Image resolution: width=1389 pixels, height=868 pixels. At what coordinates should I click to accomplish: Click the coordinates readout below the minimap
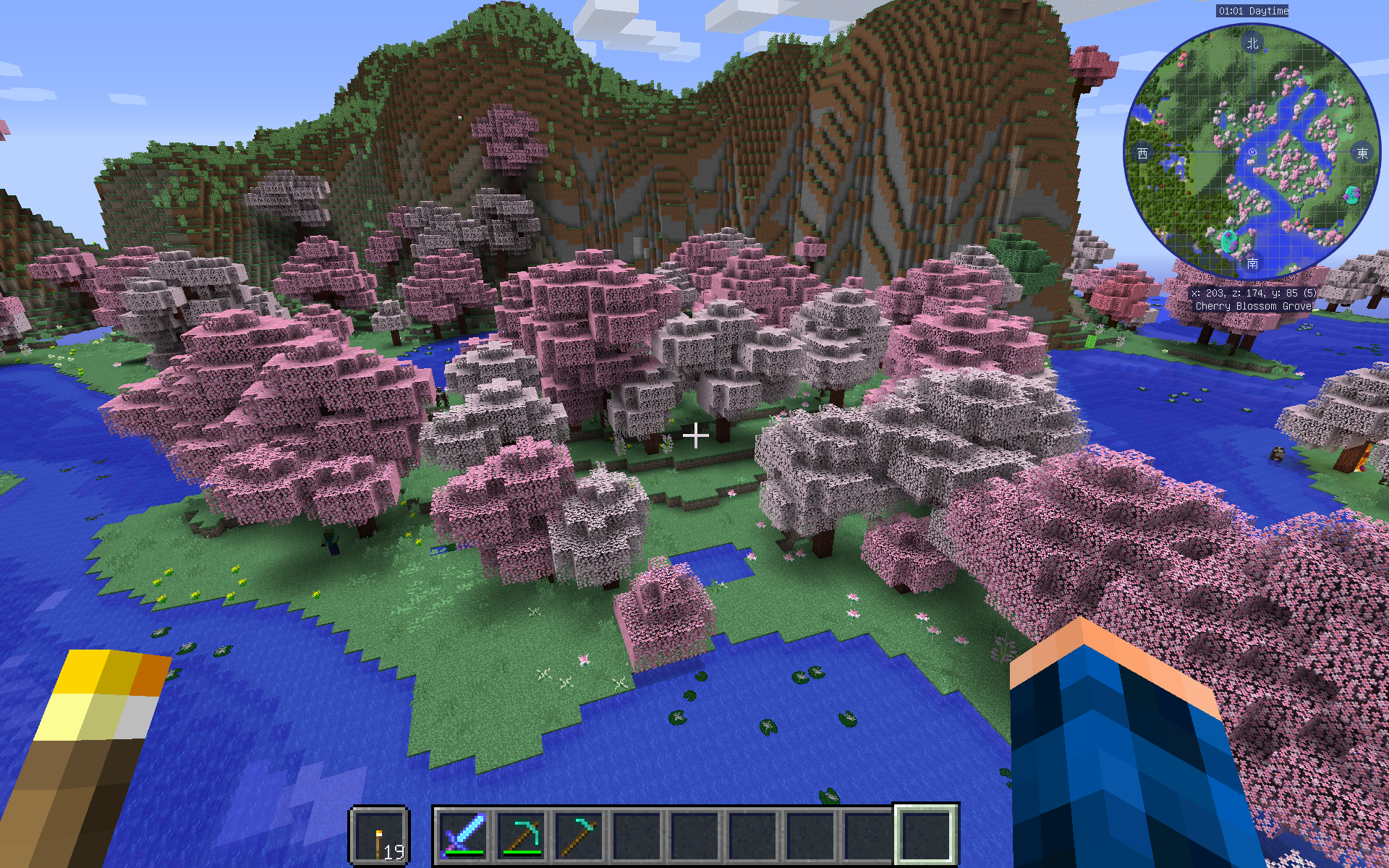click(x=1254, y=293)
